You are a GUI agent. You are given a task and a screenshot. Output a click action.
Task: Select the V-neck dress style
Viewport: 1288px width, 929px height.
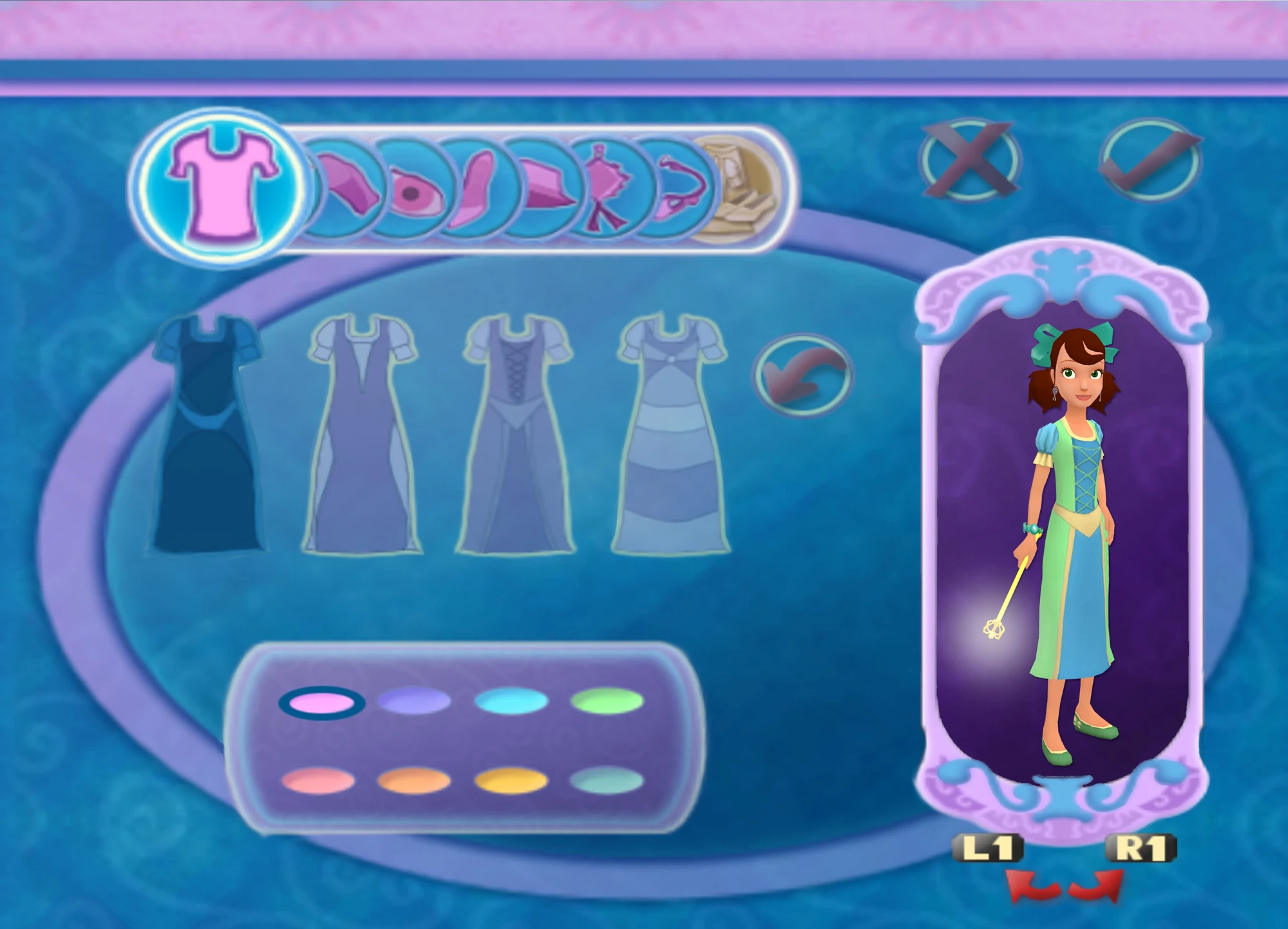pyautogui.click(x=364, y=432)
